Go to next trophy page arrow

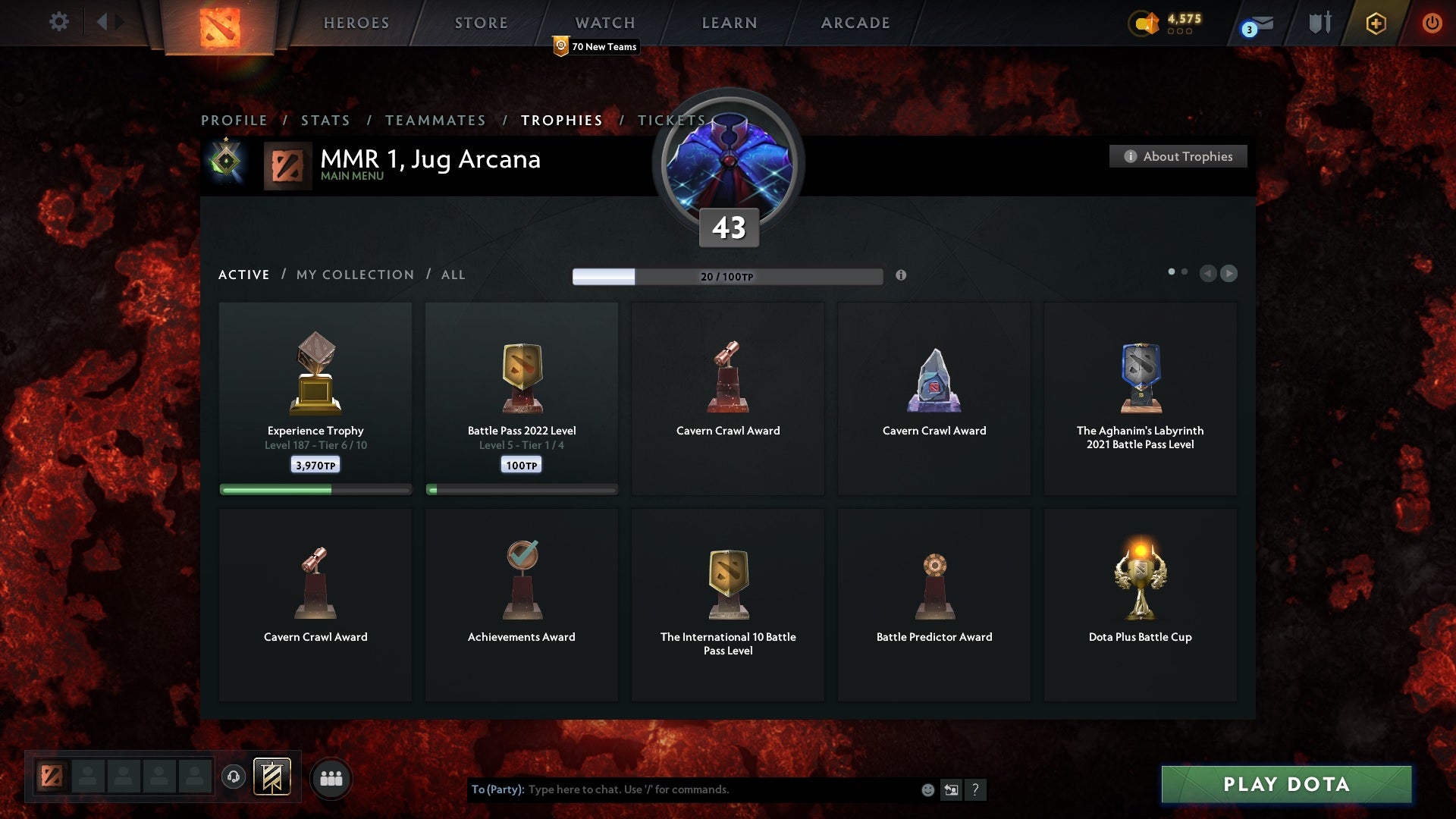click(1228, 273)
